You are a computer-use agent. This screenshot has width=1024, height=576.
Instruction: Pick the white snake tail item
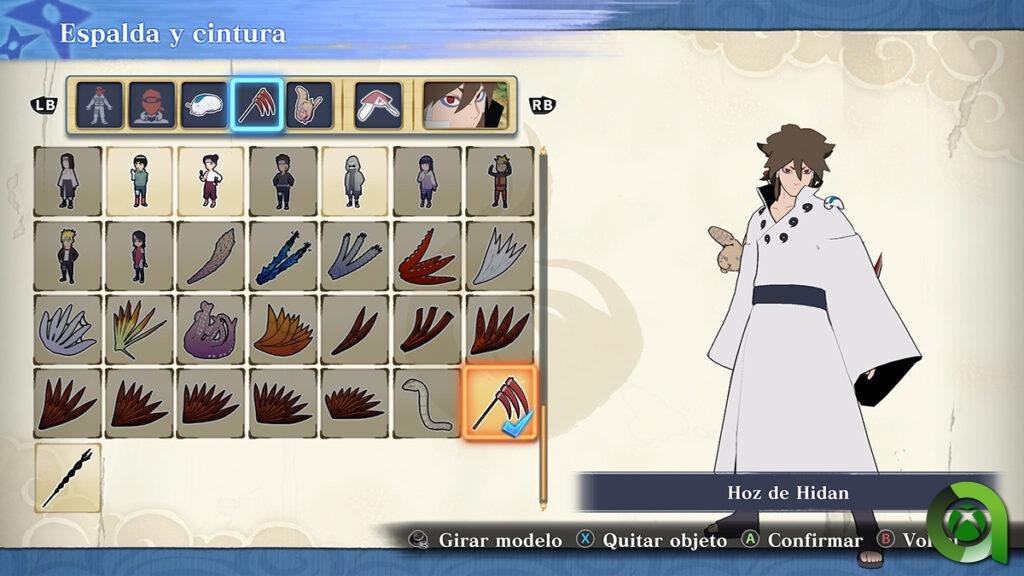click(427, 402)
